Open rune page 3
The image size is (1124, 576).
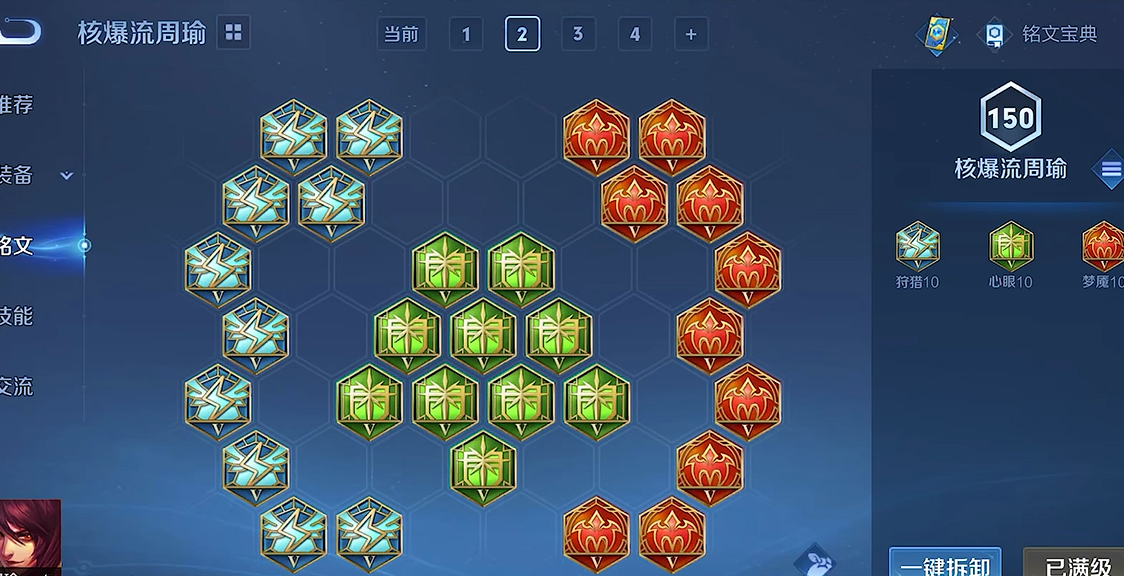pos(578,34)
